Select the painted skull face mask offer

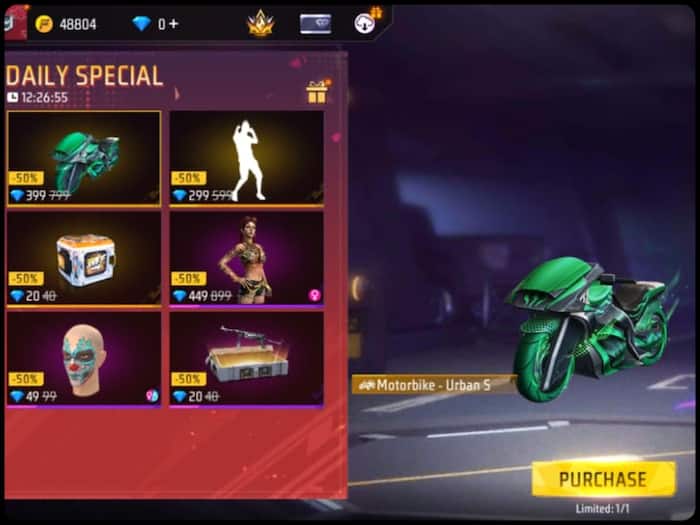[x=83, y=358]
